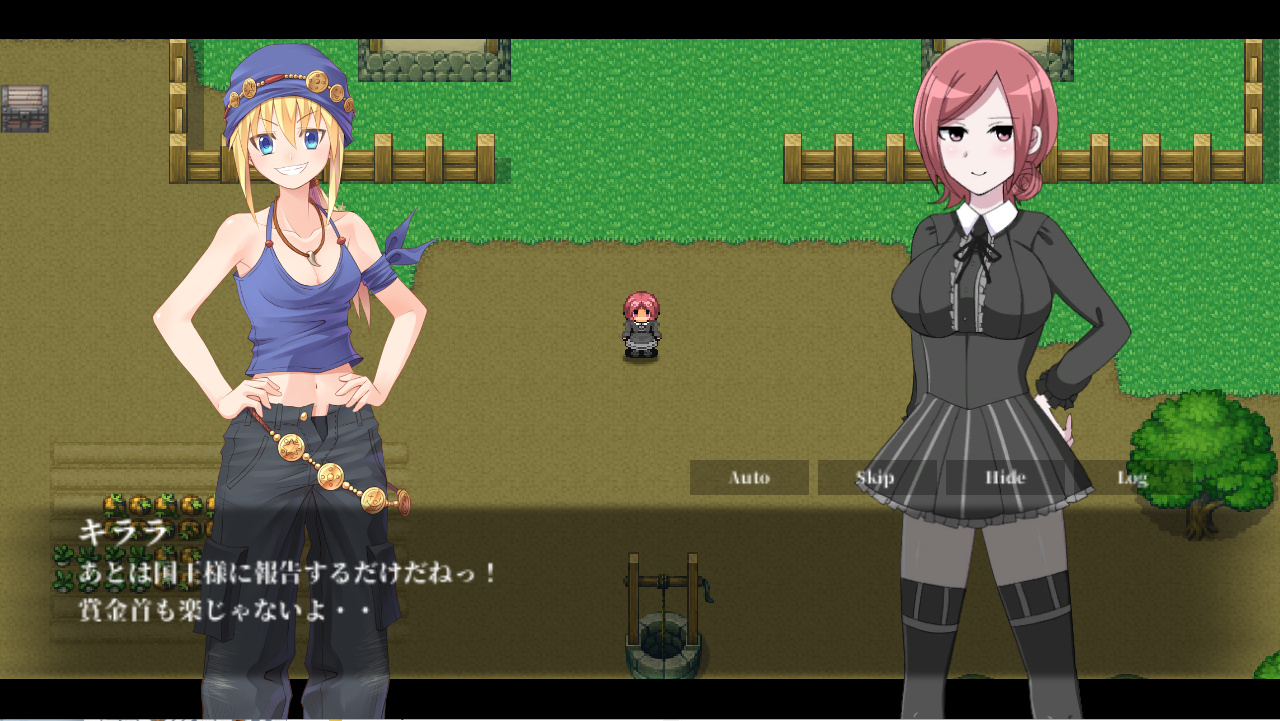Hide the dialogue window
Screen dimensions: 1280x721
(1004, 478)
